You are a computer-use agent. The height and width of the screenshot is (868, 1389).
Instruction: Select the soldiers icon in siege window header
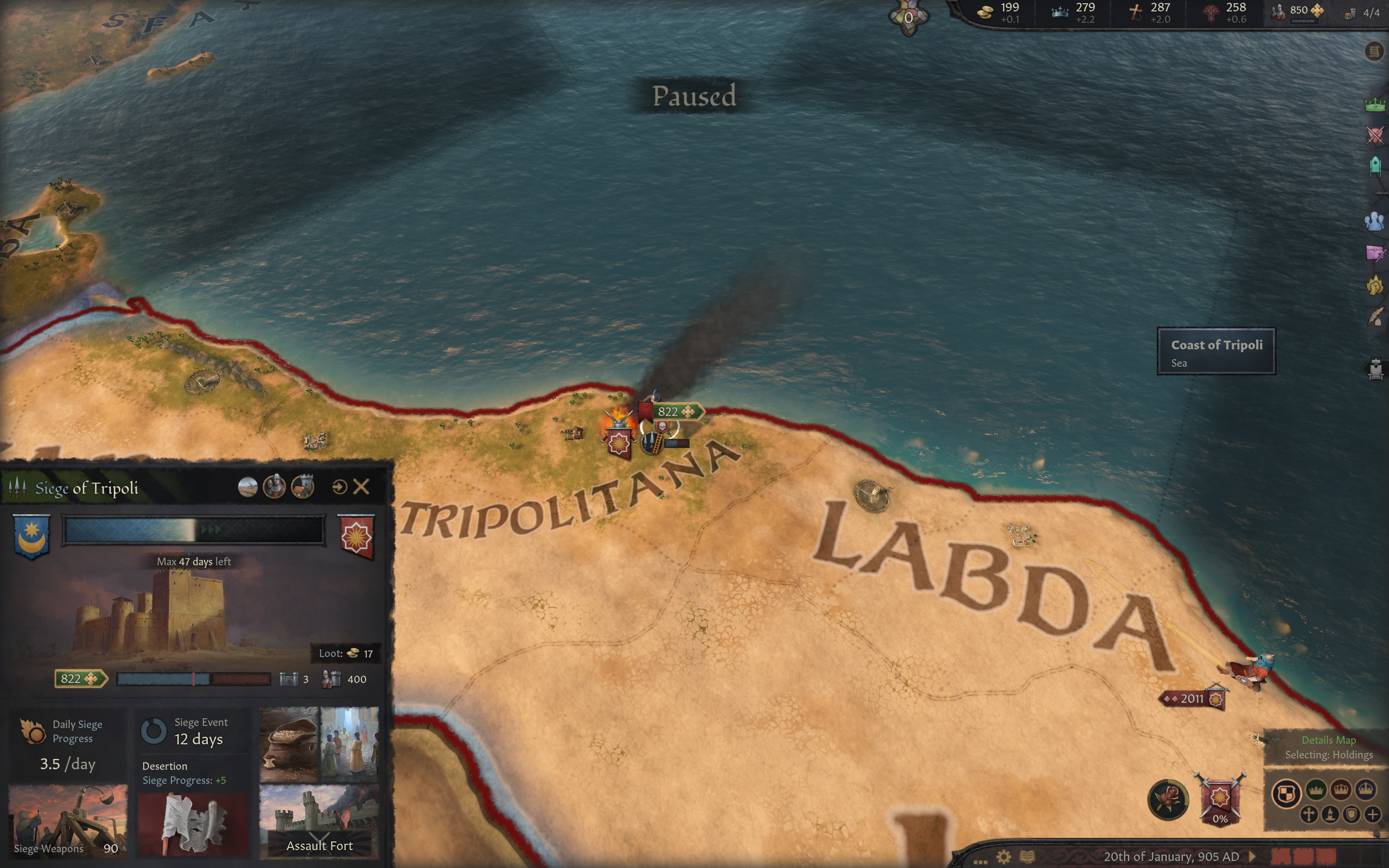pos(275,487)
